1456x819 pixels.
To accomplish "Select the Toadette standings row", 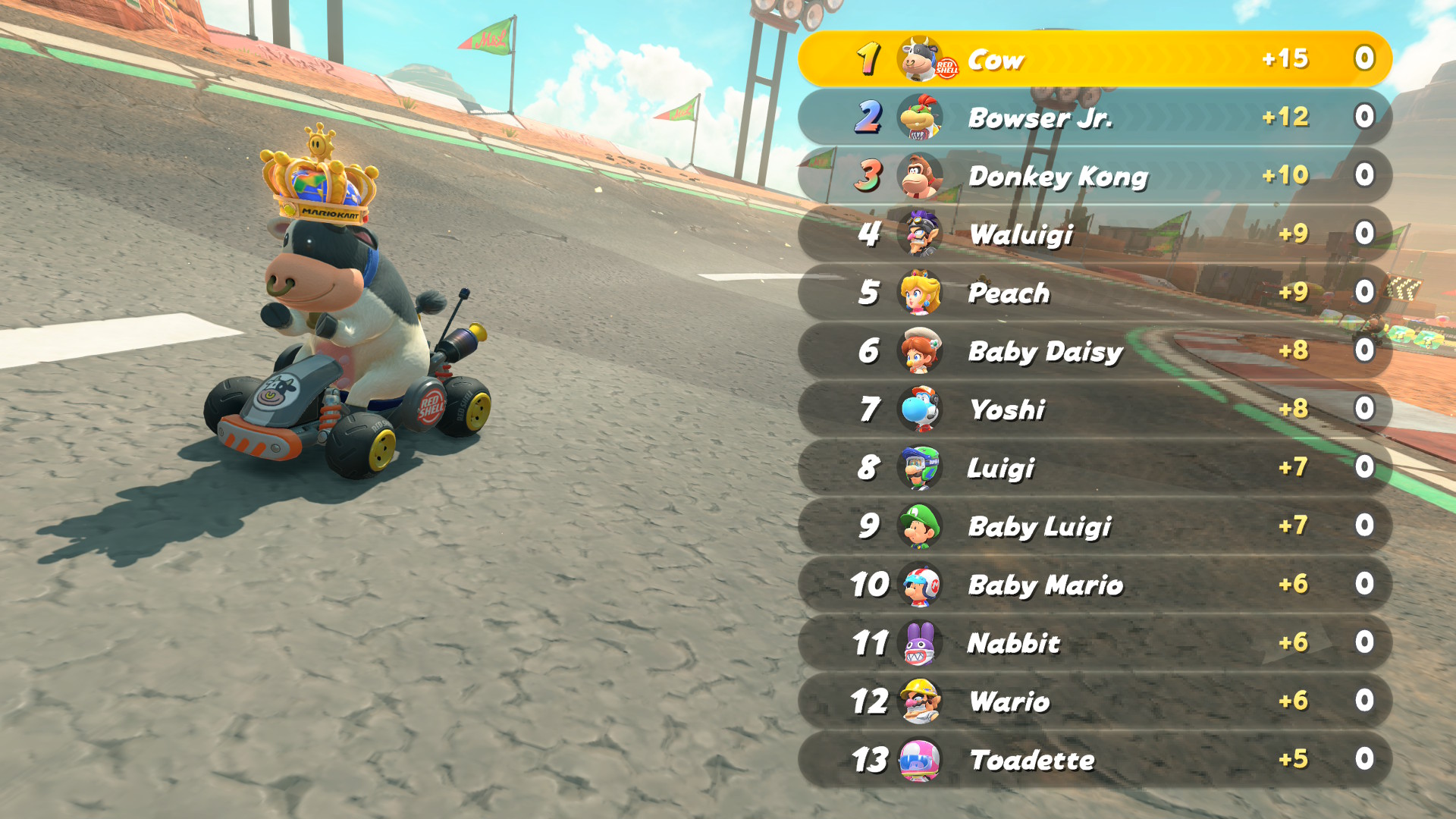I will [x=1094, y=760].
